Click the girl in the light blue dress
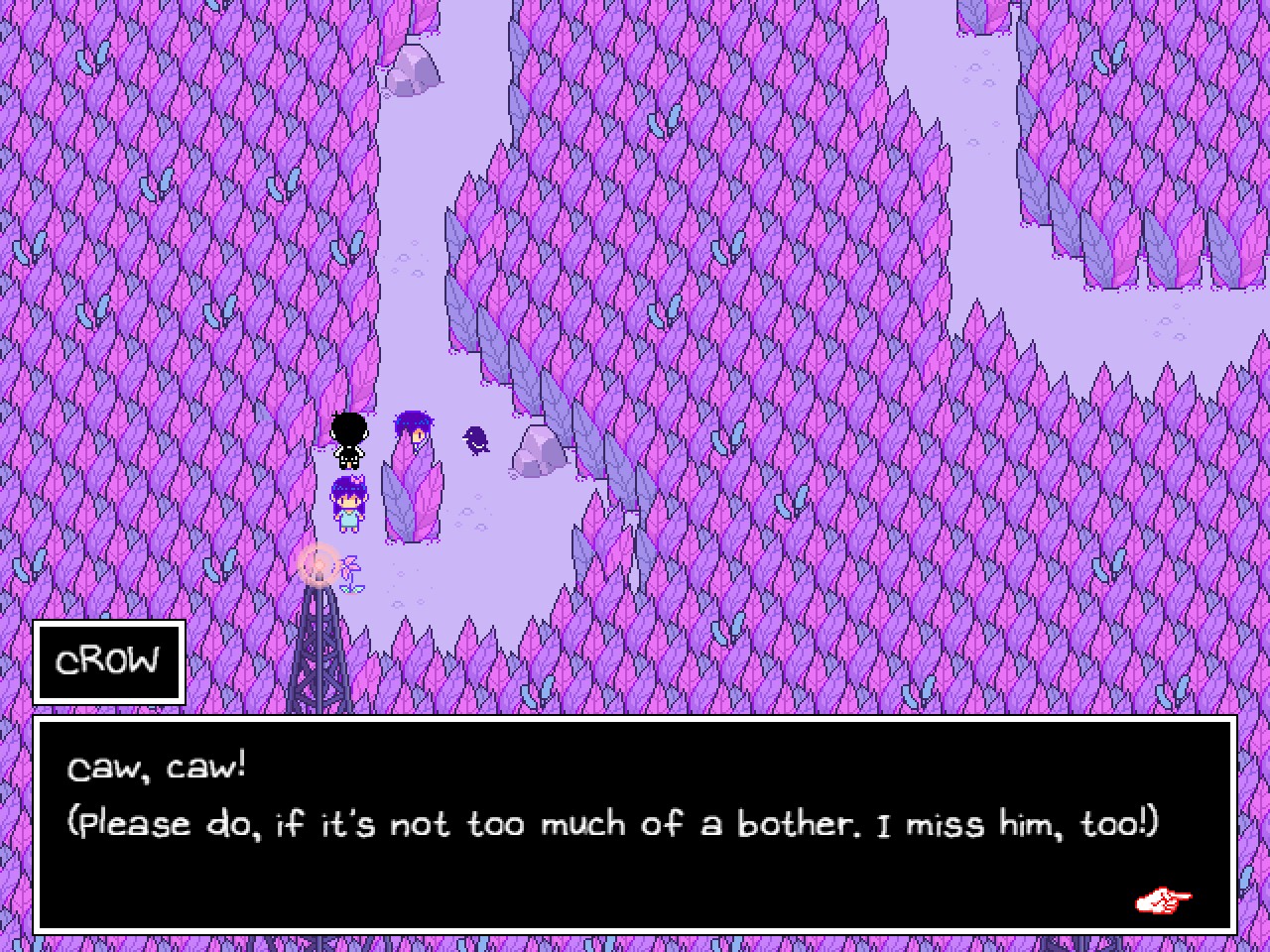The image size is (1270, 952). coord(349,501)
